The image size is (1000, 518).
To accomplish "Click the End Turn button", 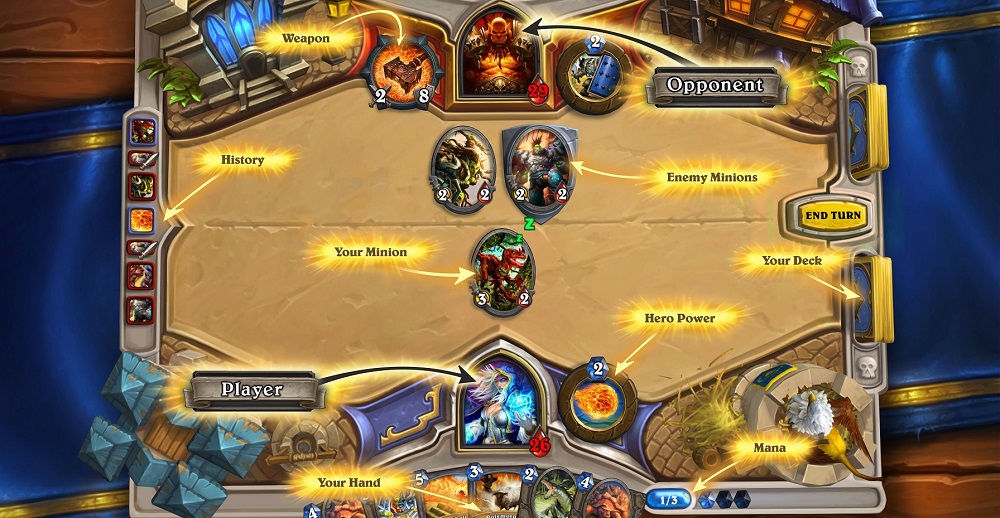I will coord(832,215).
